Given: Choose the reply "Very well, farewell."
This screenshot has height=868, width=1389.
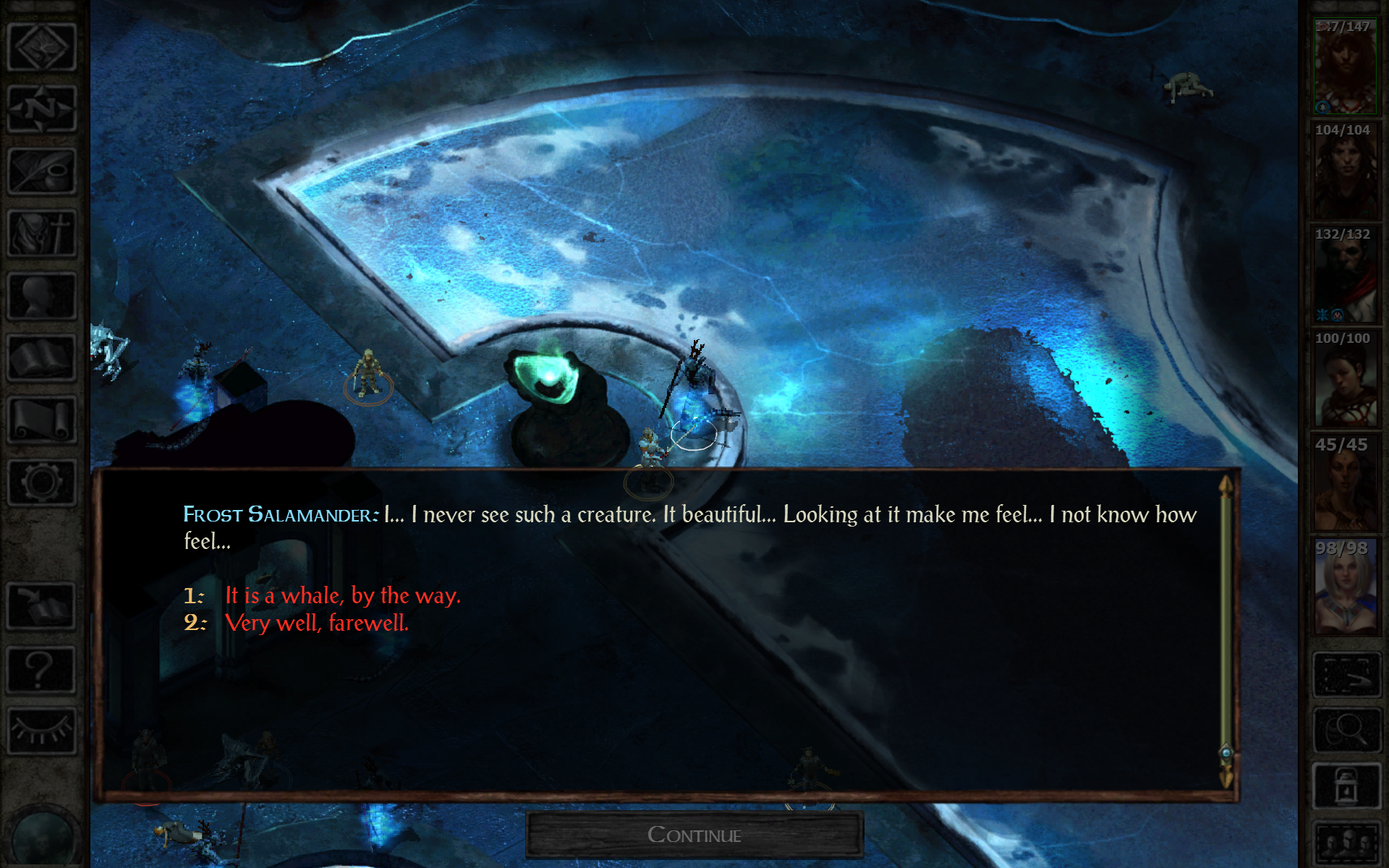Looking at the screenshot, I should [x=317, y=622].
